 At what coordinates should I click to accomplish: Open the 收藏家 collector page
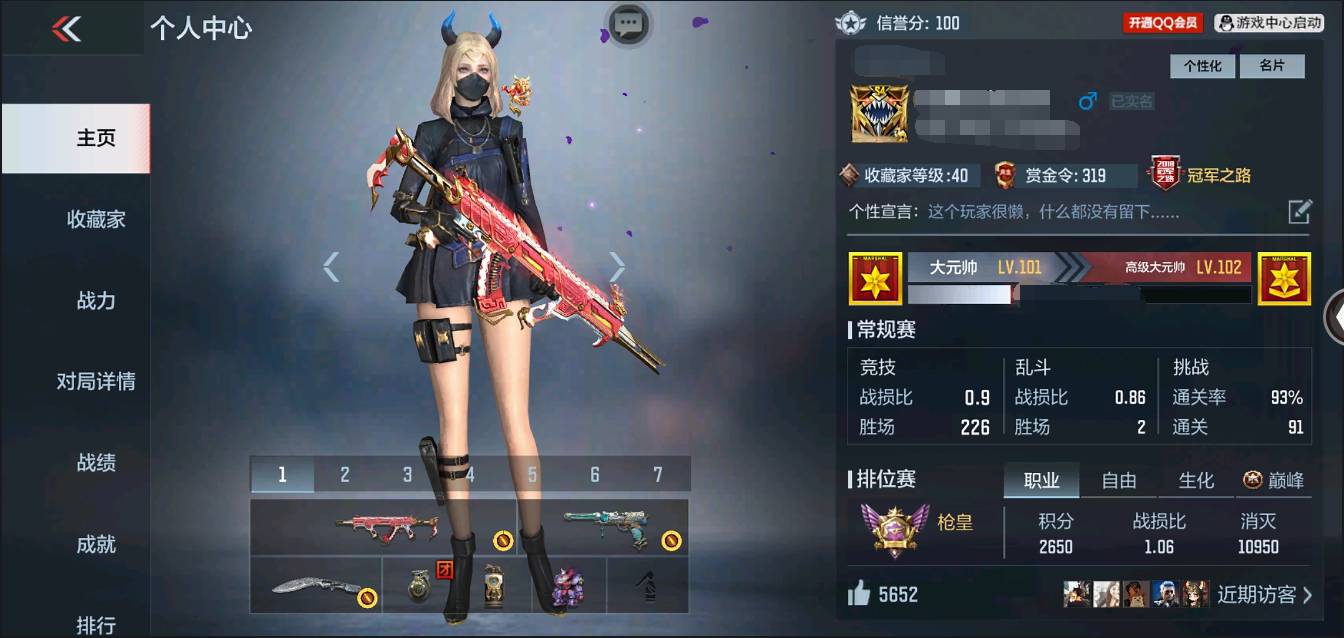[x=96, y=219]
